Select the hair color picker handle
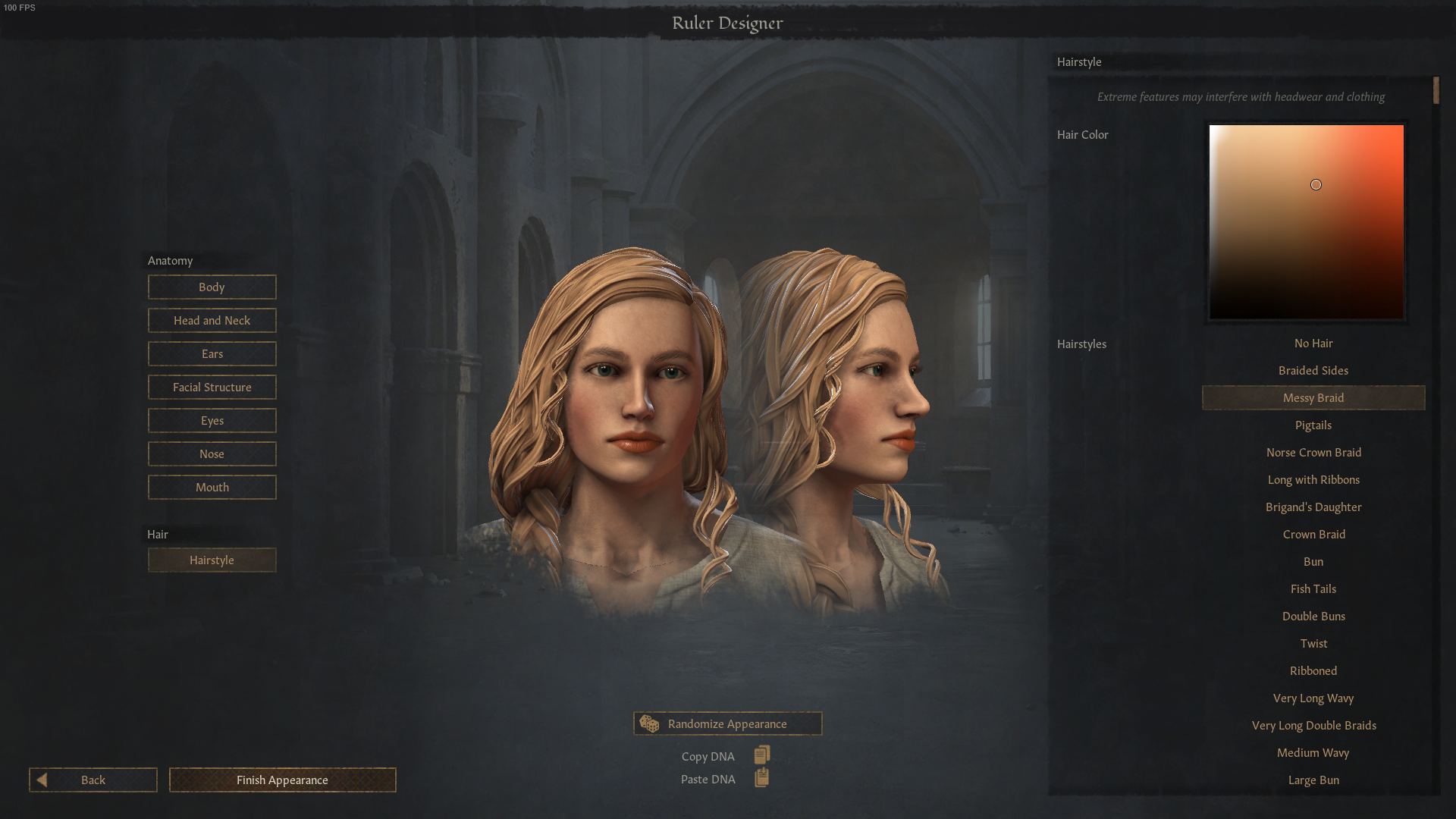1456x819 pixels. 1316,184
